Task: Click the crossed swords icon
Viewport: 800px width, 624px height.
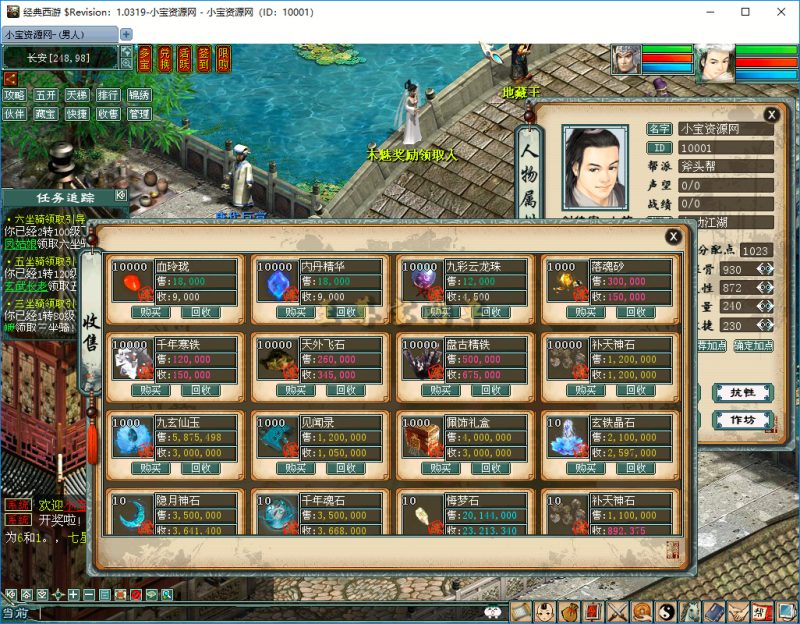Action: click(617, 610)
